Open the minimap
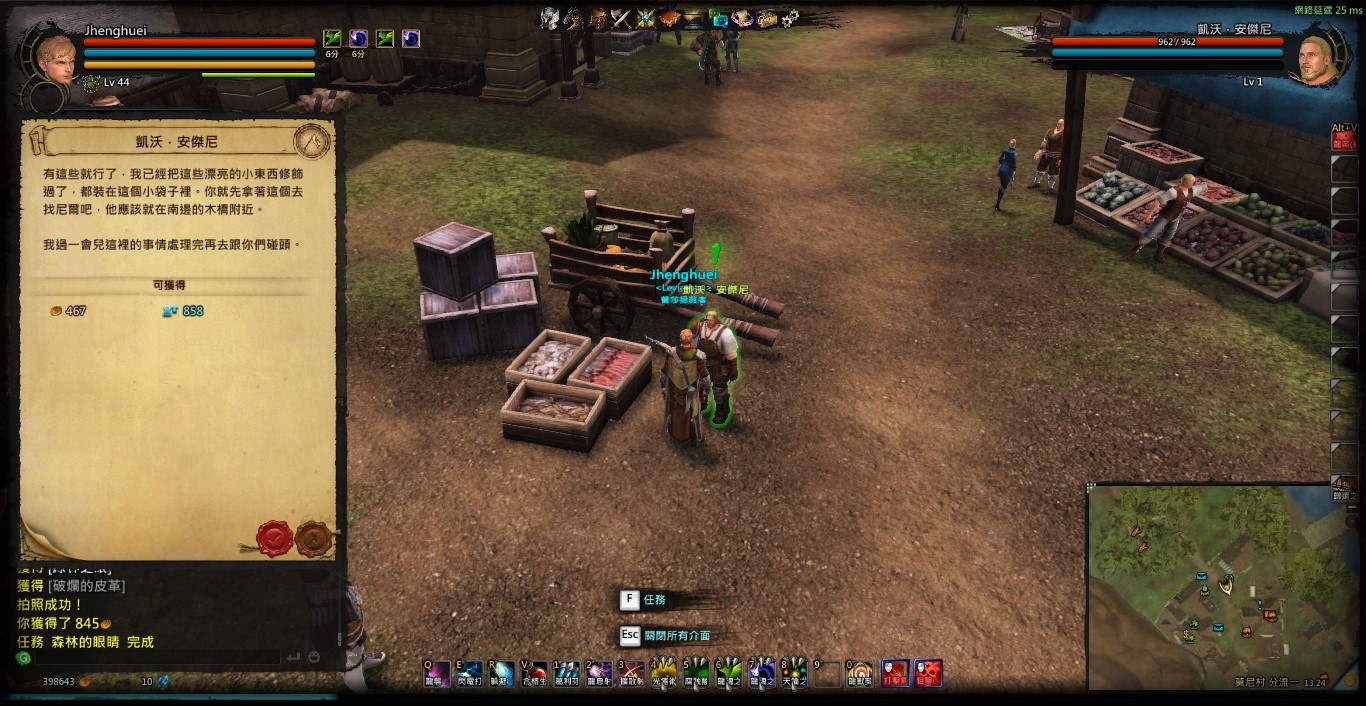1366x706 pixels. coord(1220,585)
